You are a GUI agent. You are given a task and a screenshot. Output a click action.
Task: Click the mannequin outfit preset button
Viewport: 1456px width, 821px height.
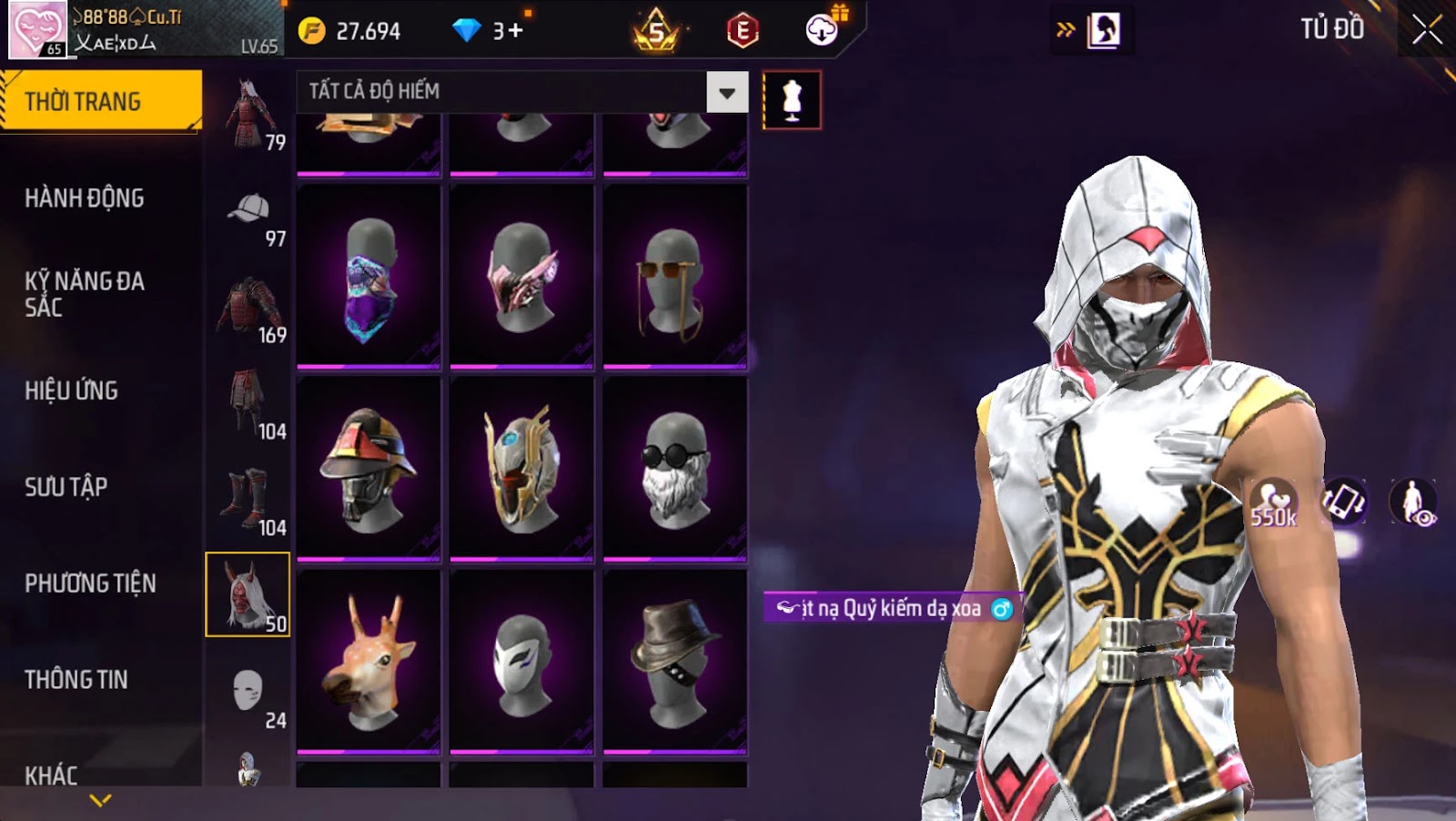[x=792, y=100]
